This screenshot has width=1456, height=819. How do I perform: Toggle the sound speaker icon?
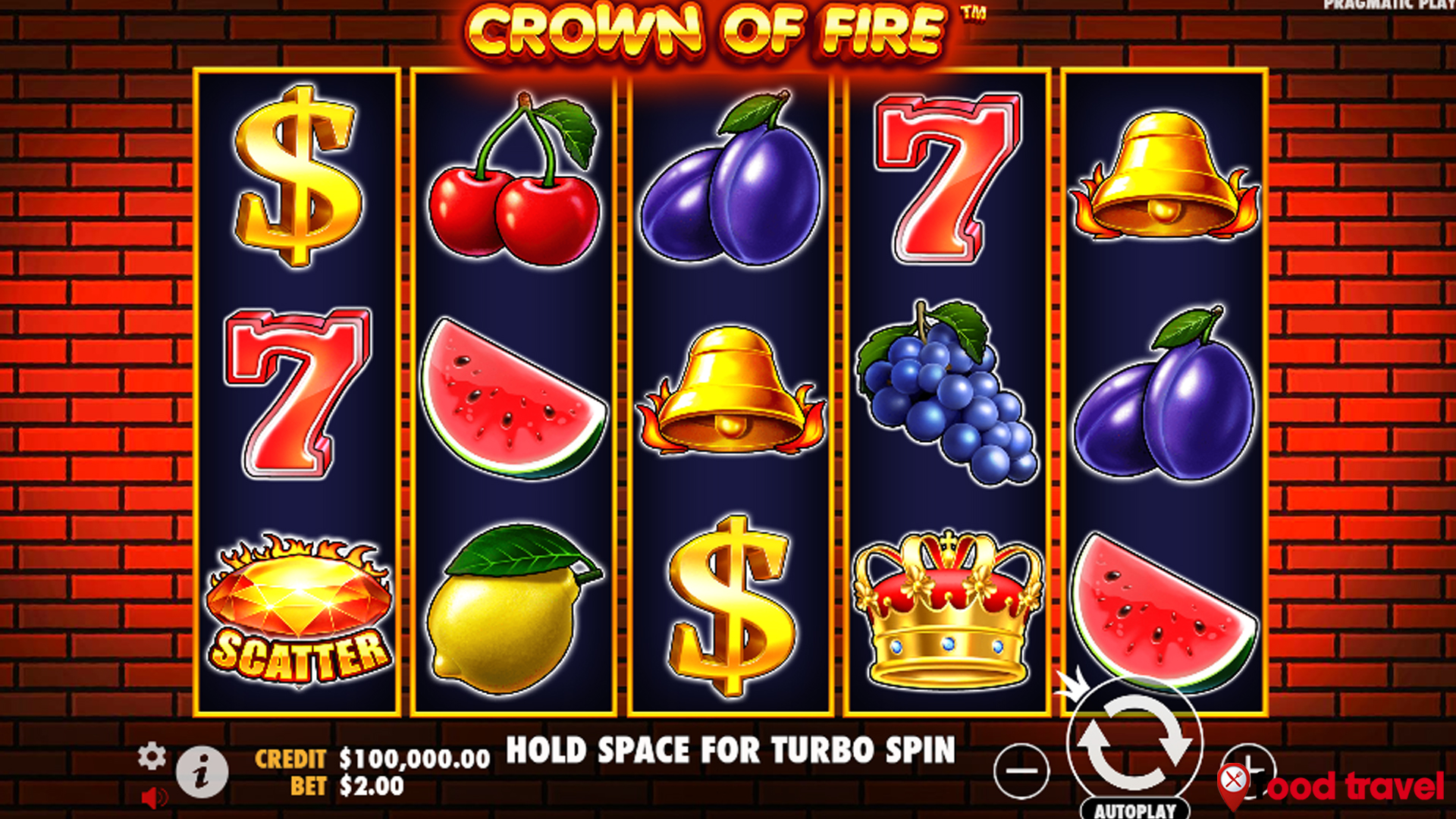[154, 798]
